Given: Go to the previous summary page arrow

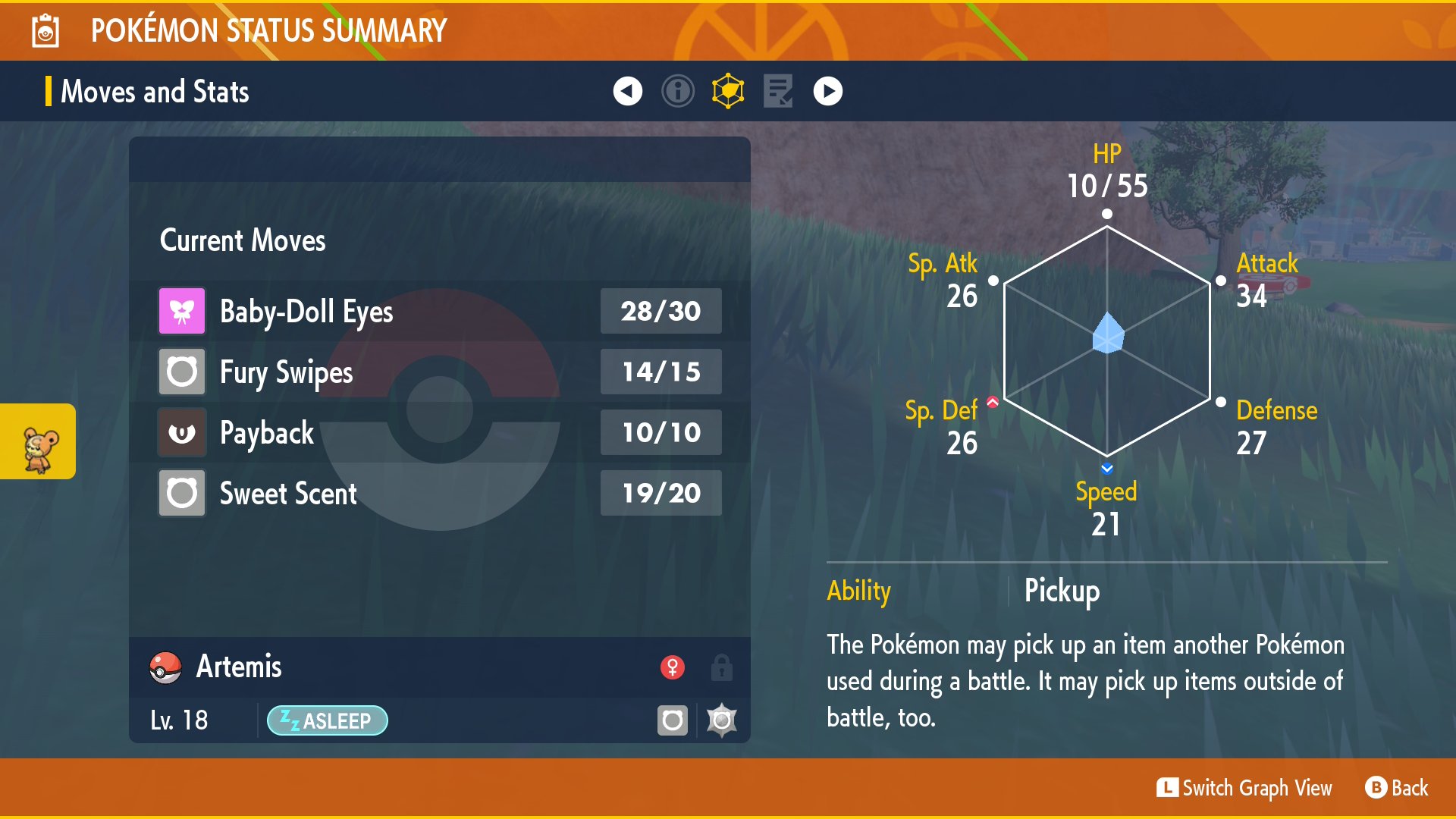Looking at the screenshot, I should tap(627, 92).
